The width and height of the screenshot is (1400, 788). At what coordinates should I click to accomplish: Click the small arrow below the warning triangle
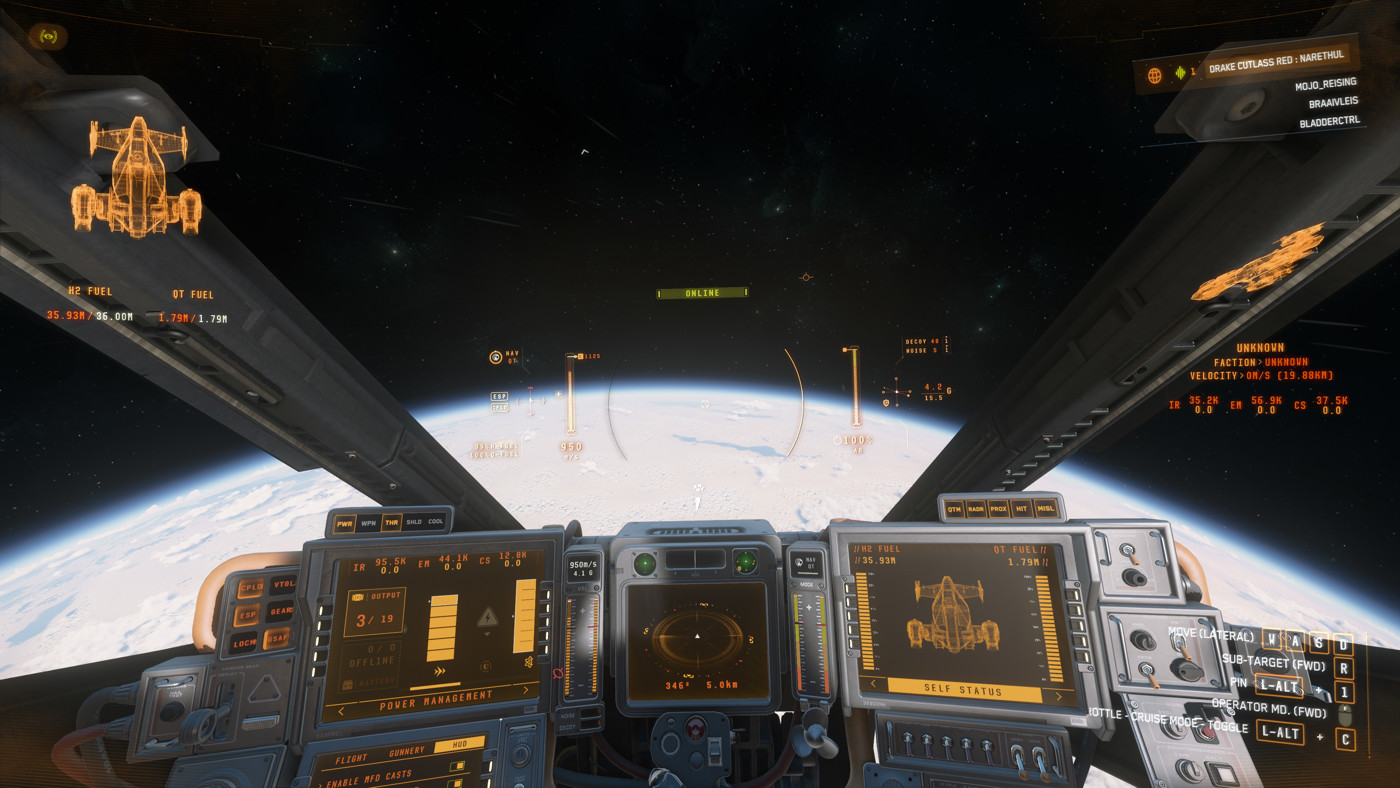click(487, 634)
